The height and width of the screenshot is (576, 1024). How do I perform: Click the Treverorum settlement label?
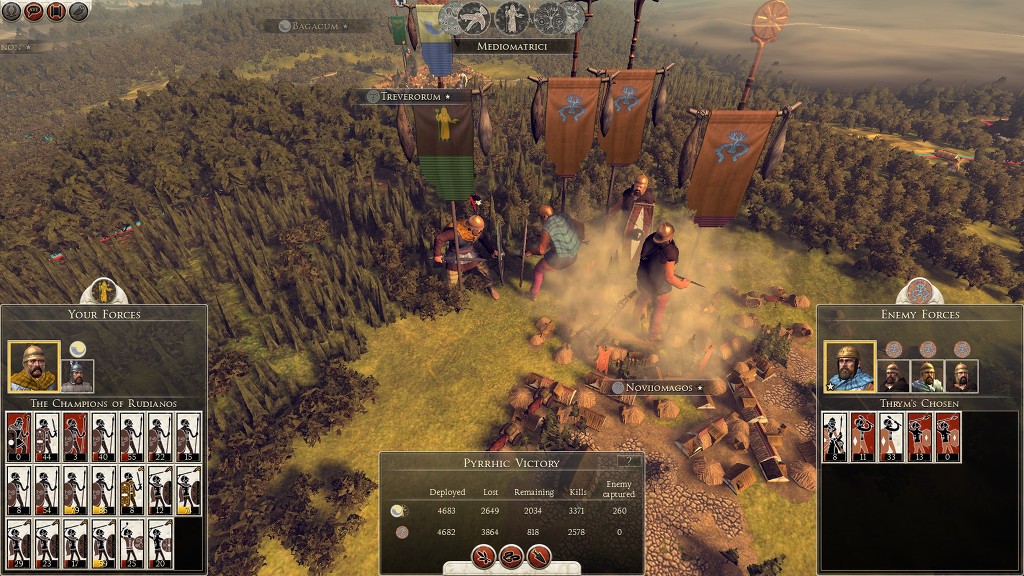(x=410, y=97)
